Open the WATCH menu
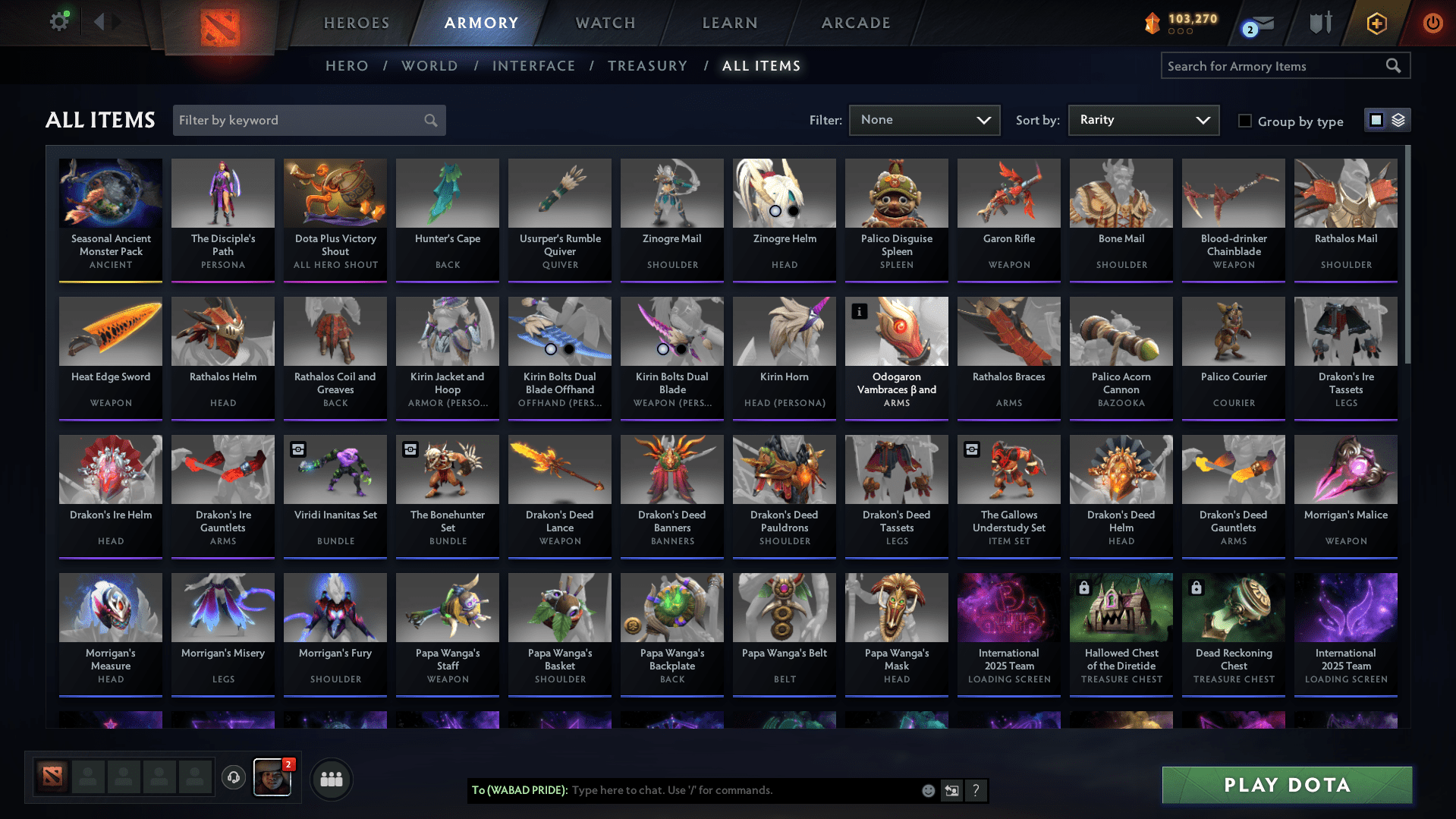 [x=605, y=23]
